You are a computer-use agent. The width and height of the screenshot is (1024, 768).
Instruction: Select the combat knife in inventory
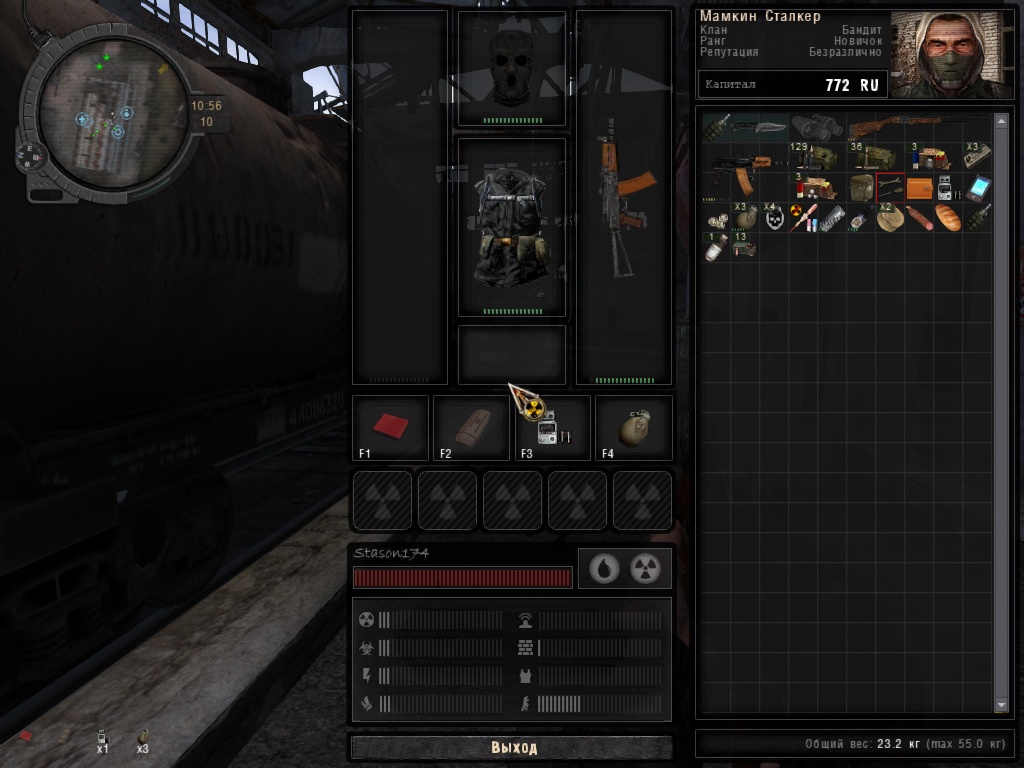761,128
